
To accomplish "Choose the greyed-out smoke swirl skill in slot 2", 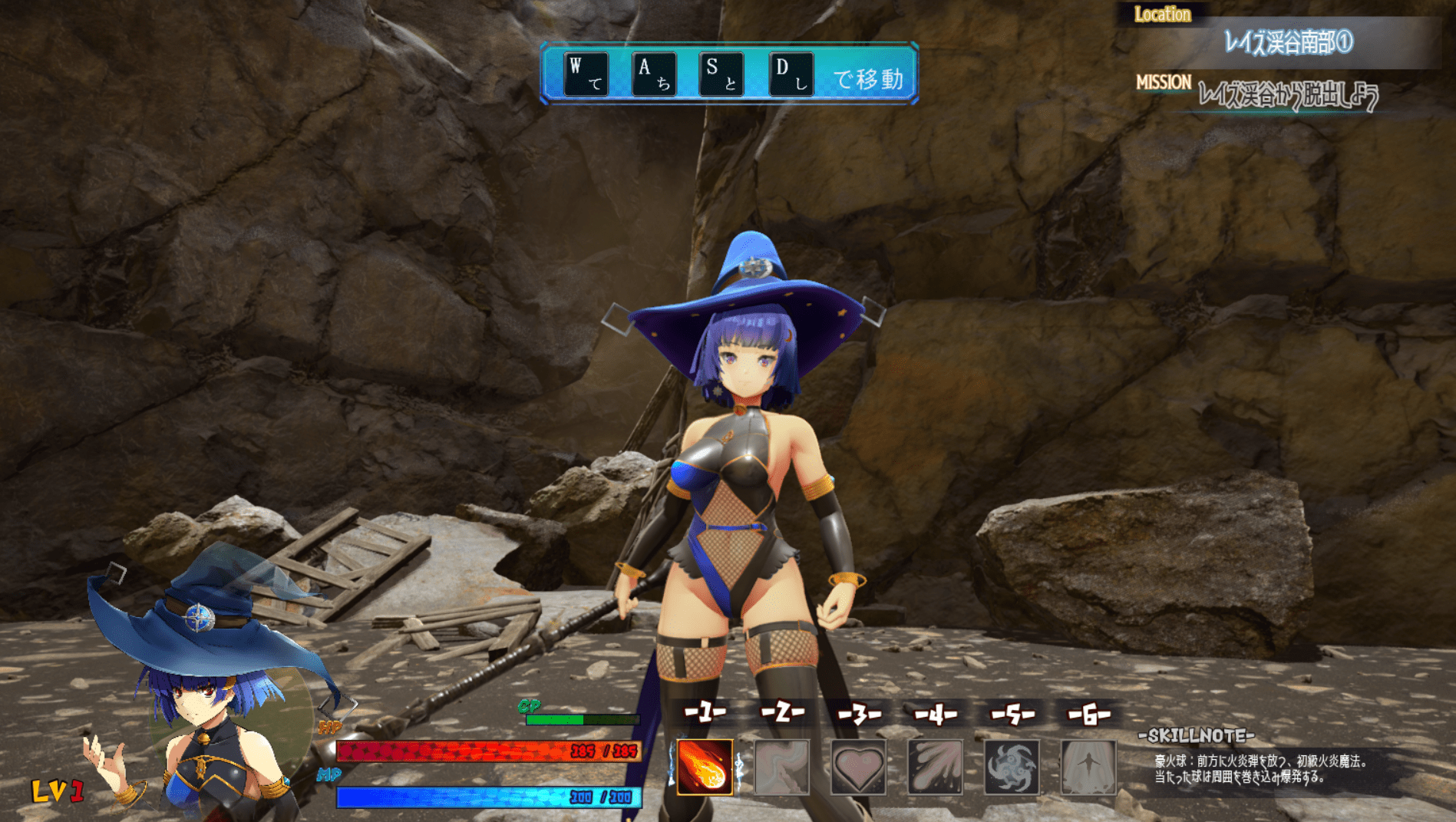I will tap(781, 767).
